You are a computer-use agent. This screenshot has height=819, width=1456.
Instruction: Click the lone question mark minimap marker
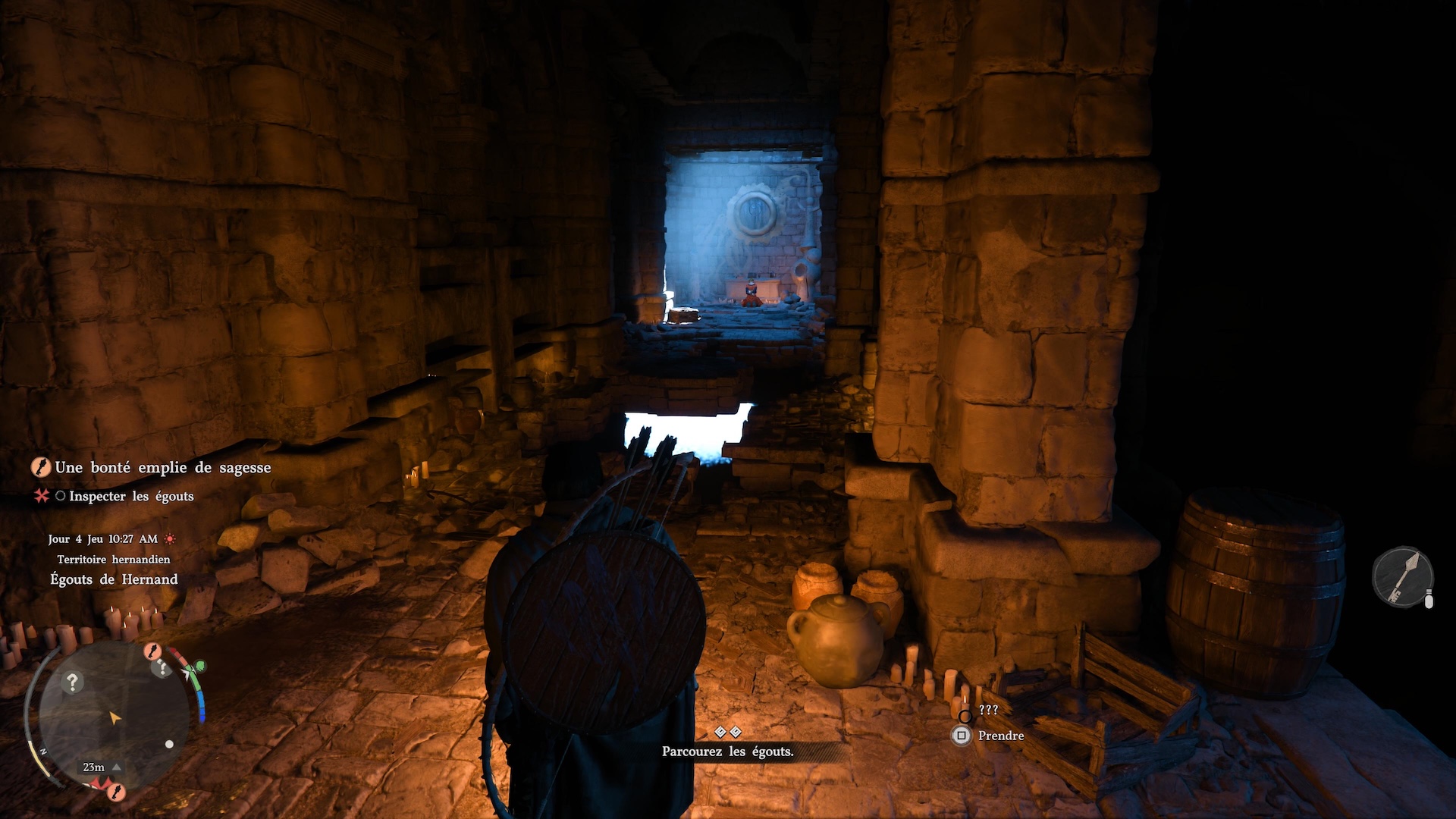tap(73, 682)
